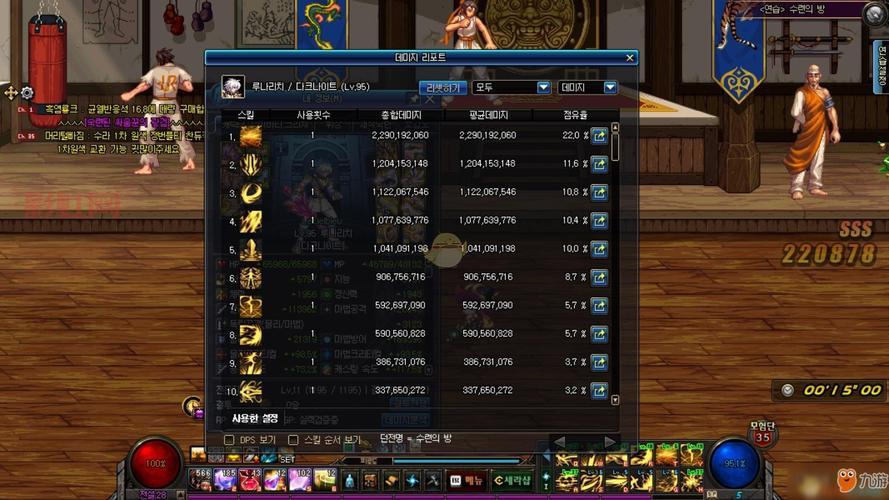This screenshot has width=889, height=500.
Task: Share the 11.6% damage skill row
Action: [599, 163]
